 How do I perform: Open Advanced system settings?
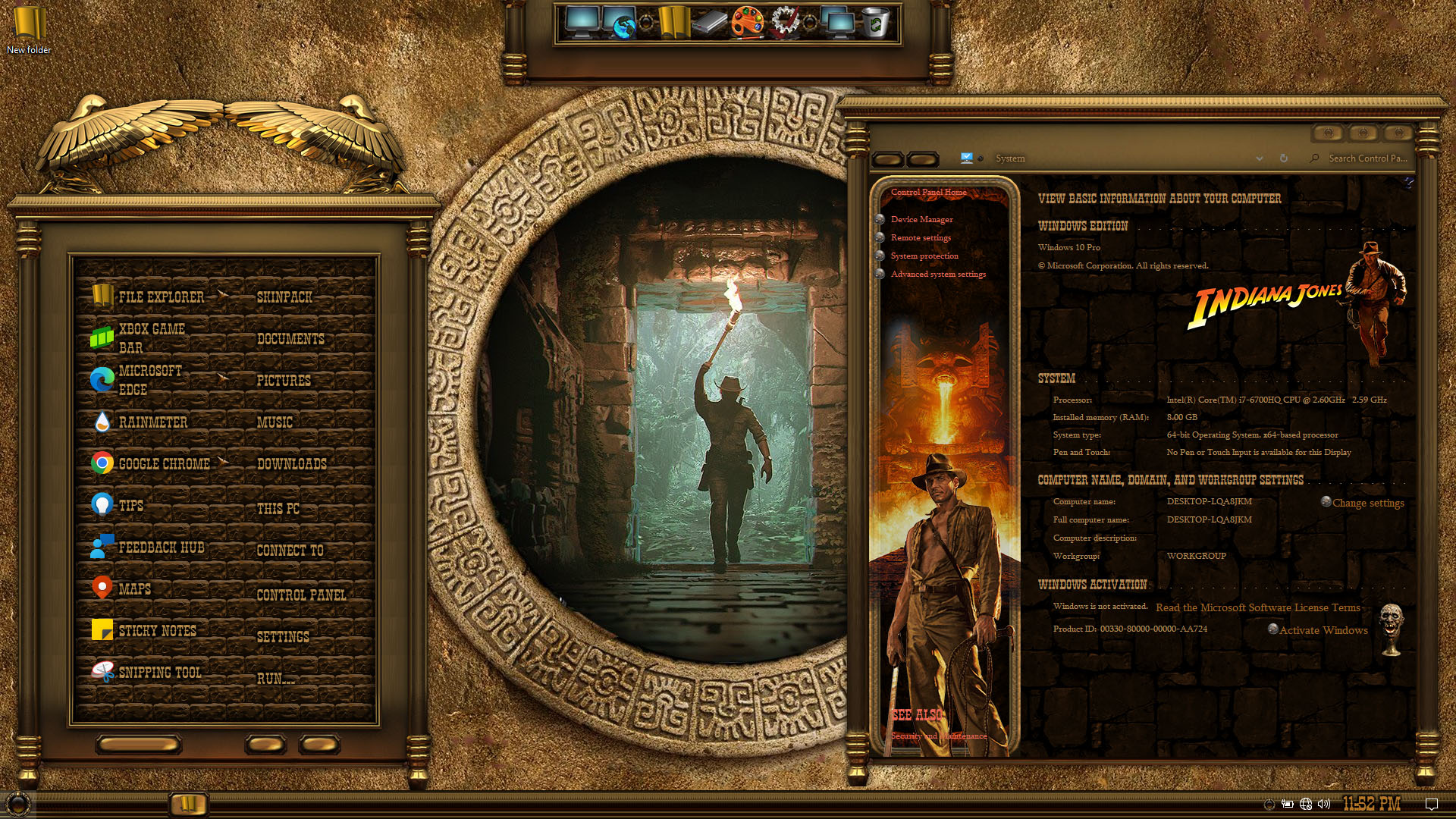pyautogui.click(x=938, y=274)
